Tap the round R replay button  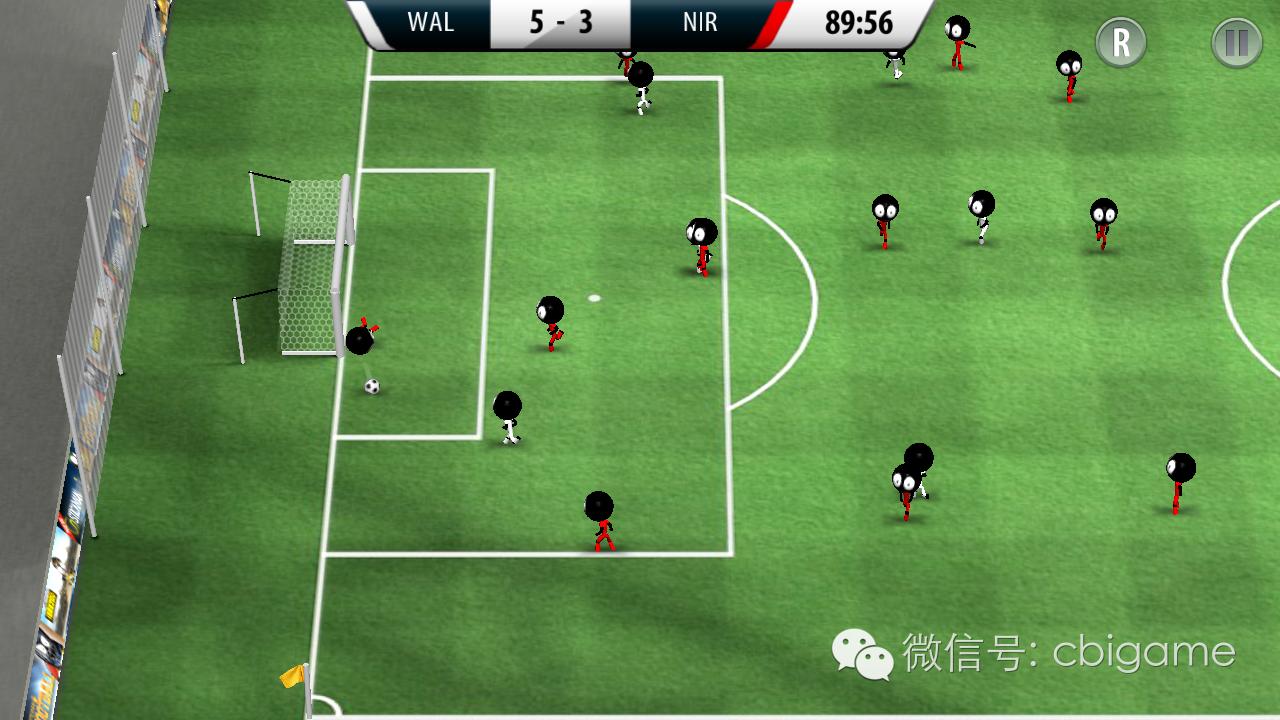coord(1121,43)
